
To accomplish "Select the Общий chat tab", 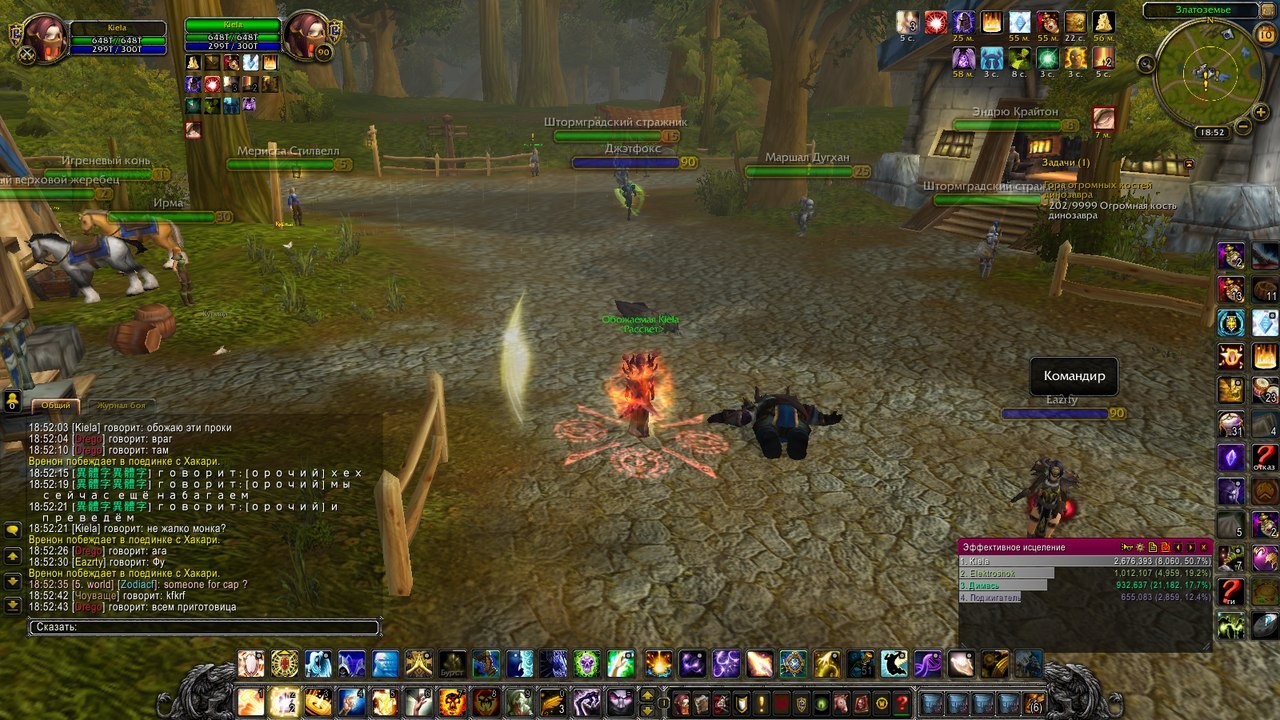I will pyautogui.click(x=56, y=405).
